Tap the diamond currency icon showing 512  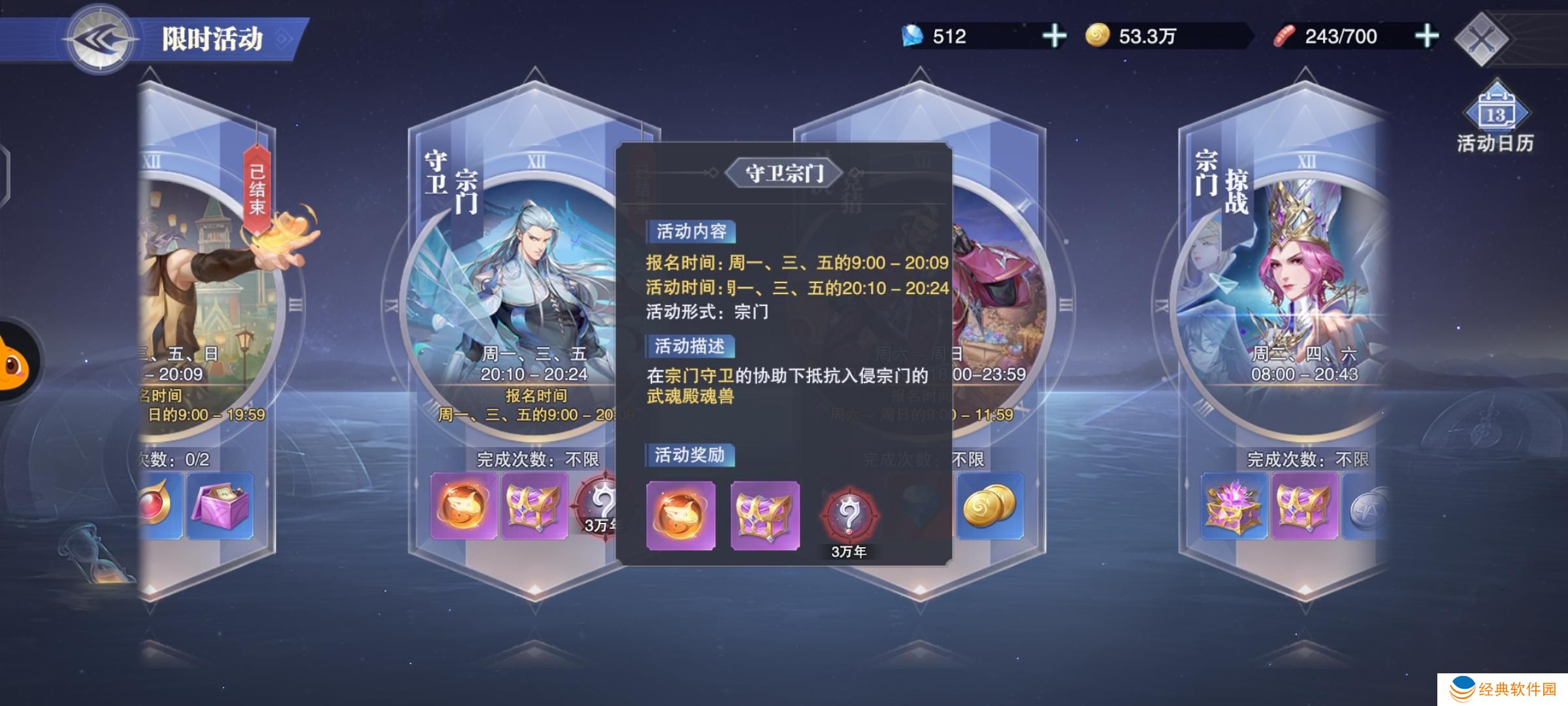pyautogui.click(x=915, y=37)
